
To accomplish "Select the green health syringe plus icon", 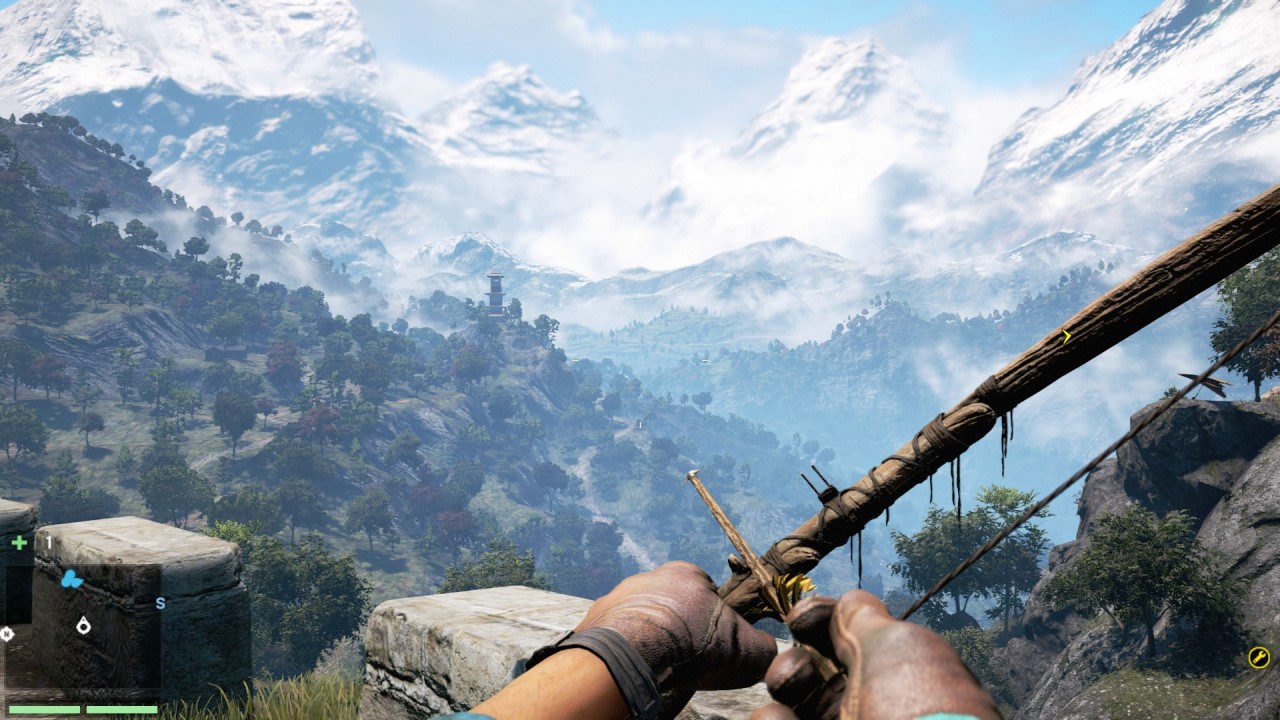I will (19, 543).
